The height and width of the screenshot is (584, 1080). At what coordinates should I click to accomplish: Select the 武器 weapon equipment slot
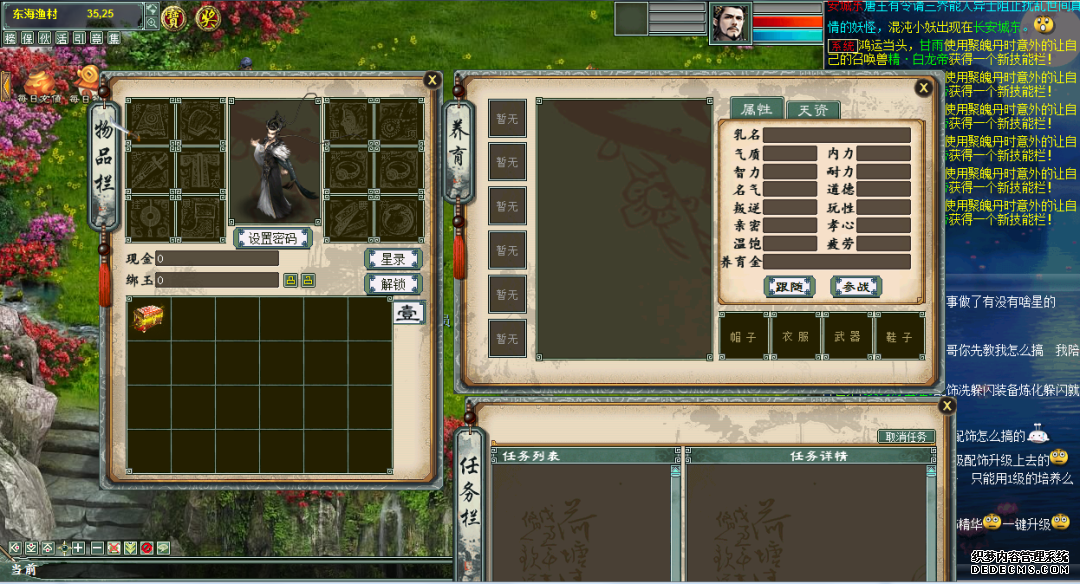[848, 337]
